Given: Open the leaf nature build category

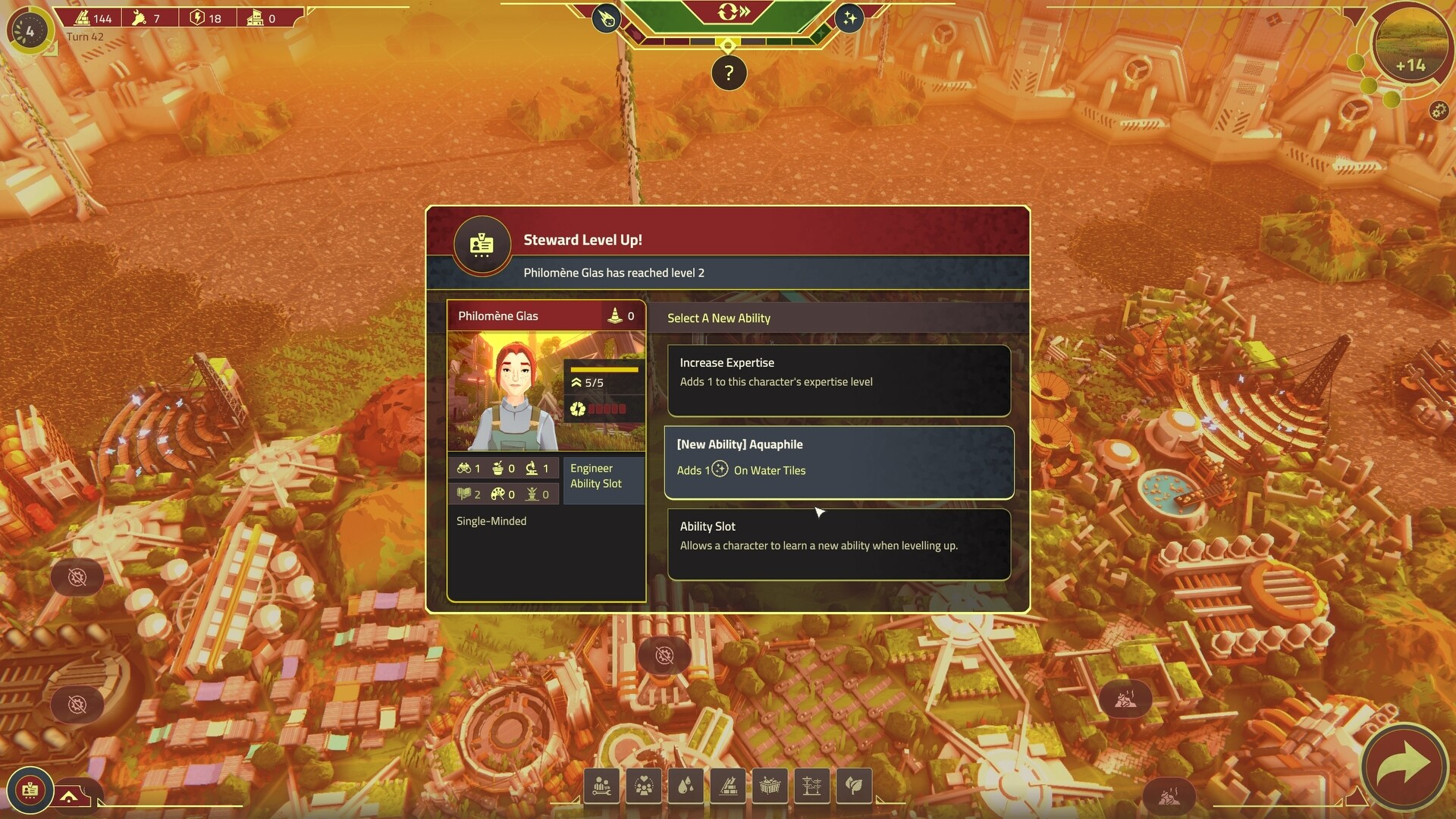Looking at the screenshot, I should tap(854, 786).
